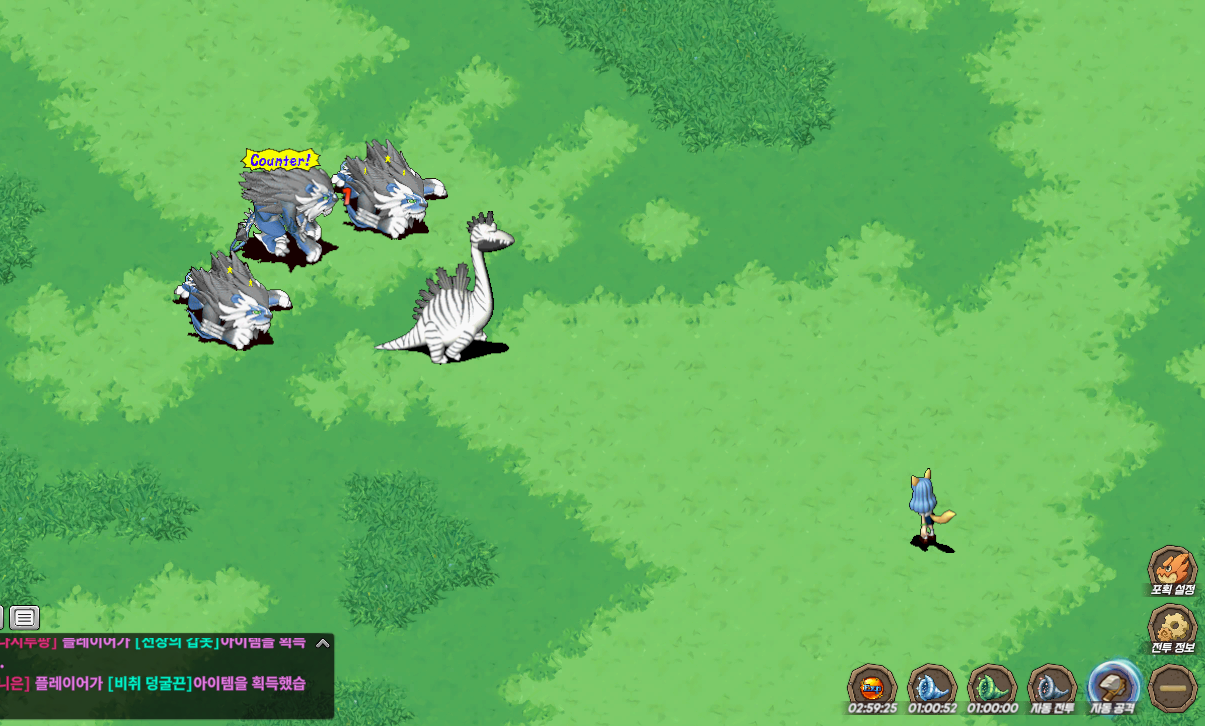Screen dimensions: 1205x726
Task: Select the green horn buff icon
Action: tap(992, 687)
